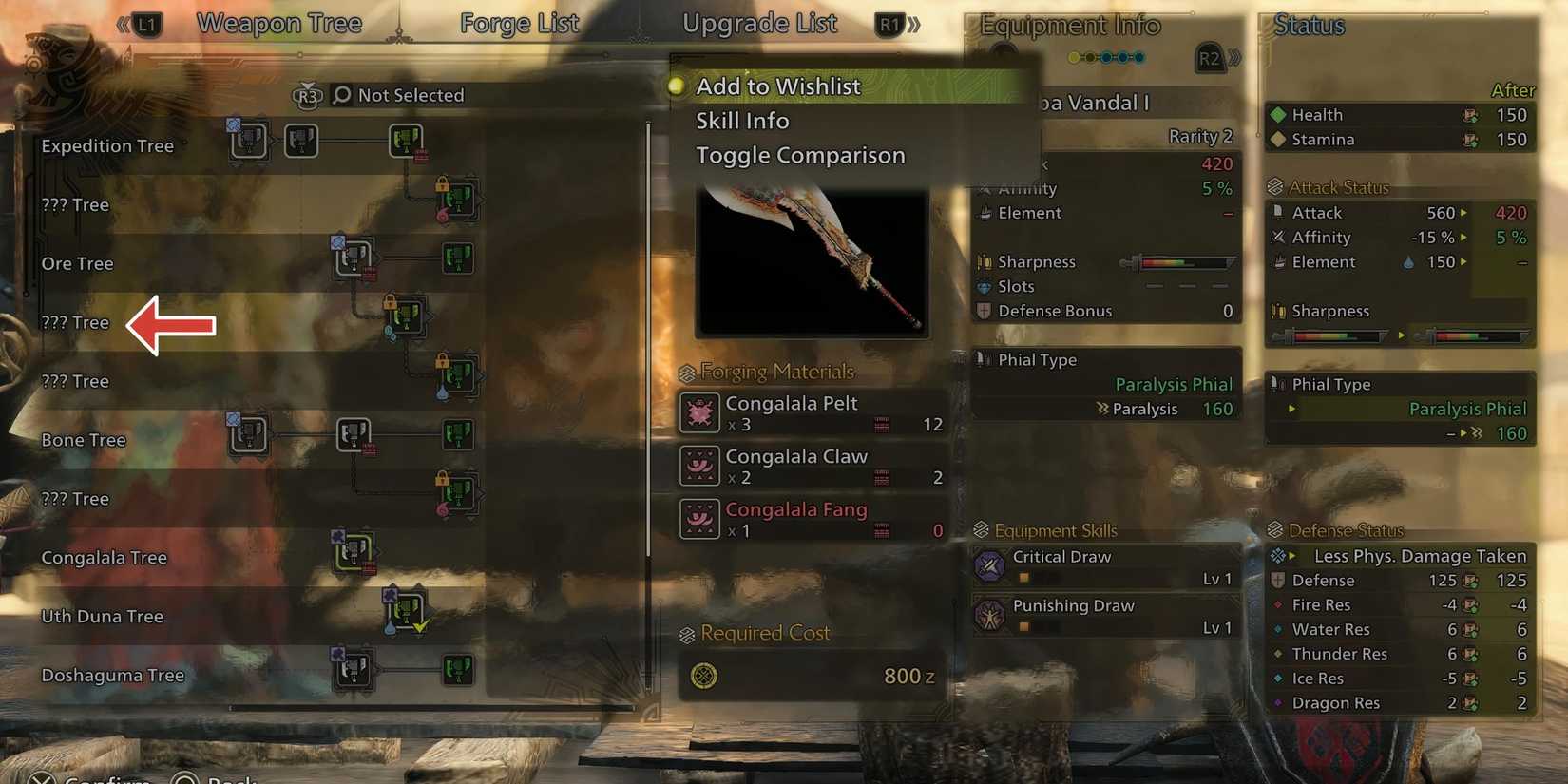This screenshot has width=1568, height=784.
Task: Click Toggle Comparison in the context menu
Action: click(801, 155)
